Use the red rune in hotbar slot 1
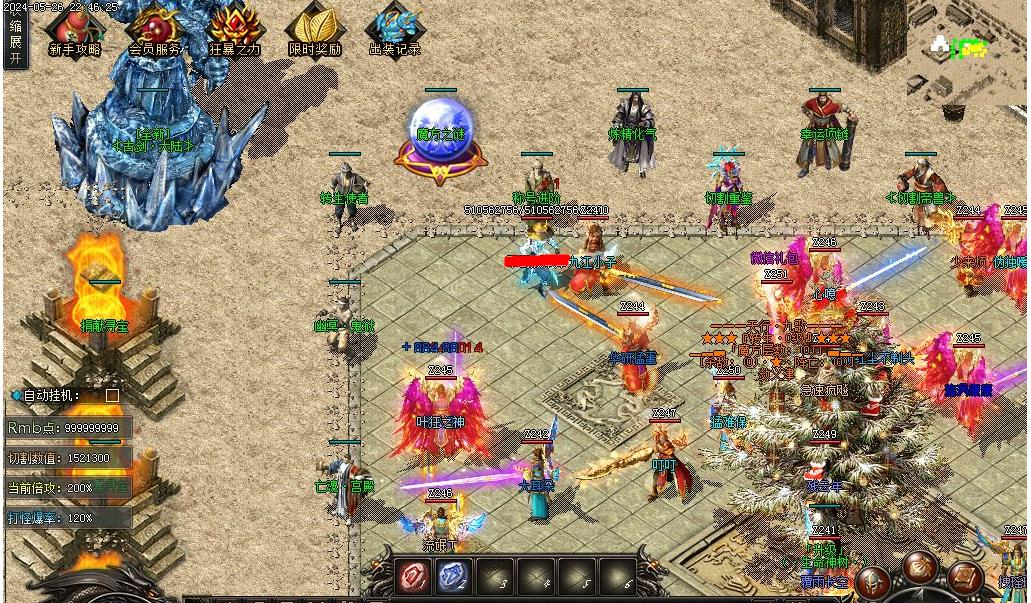The image size is (1031, 603). click(x=412, y=577)
